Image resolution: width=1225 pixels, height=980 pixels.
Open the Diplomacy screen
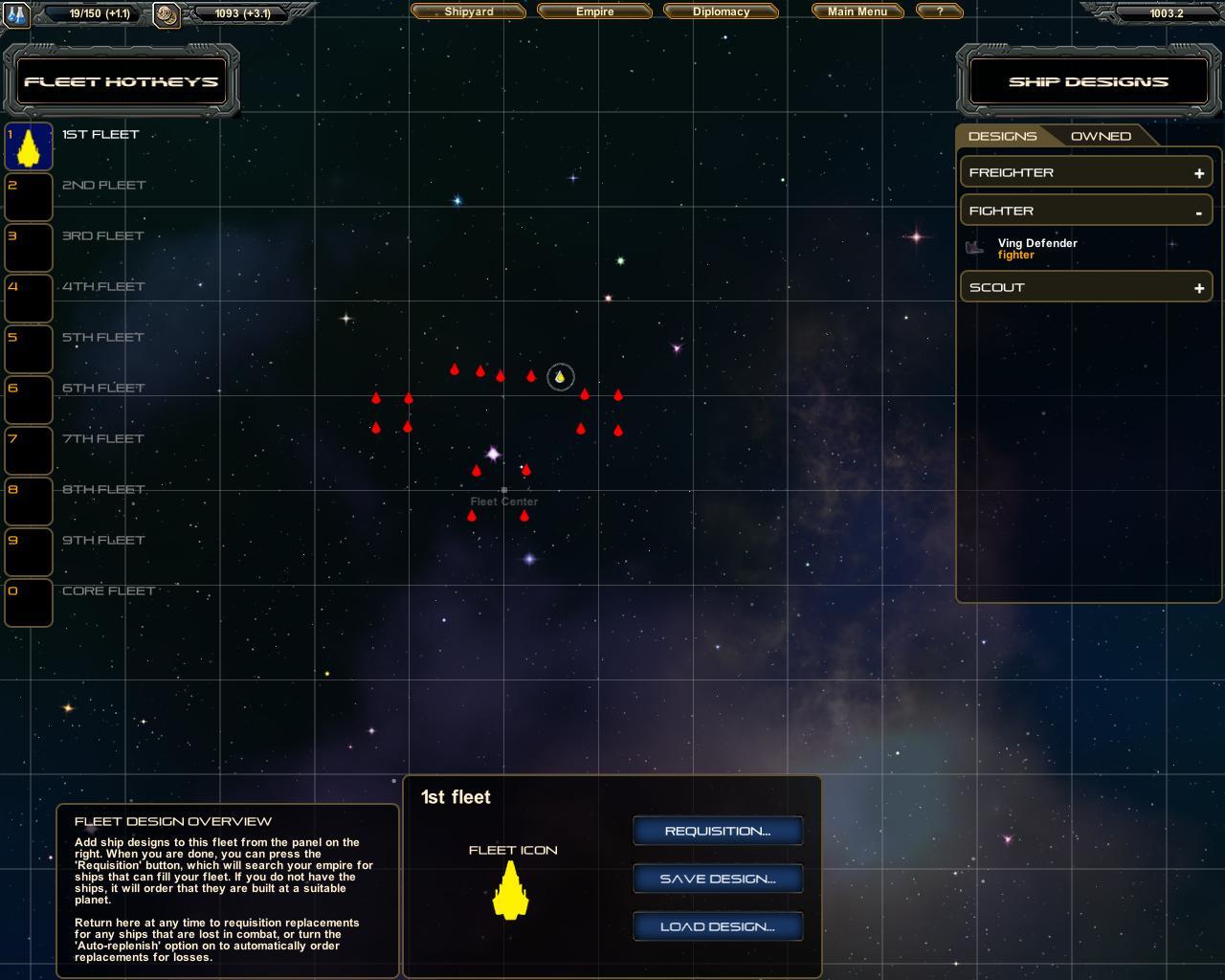(x=721, y=11)
